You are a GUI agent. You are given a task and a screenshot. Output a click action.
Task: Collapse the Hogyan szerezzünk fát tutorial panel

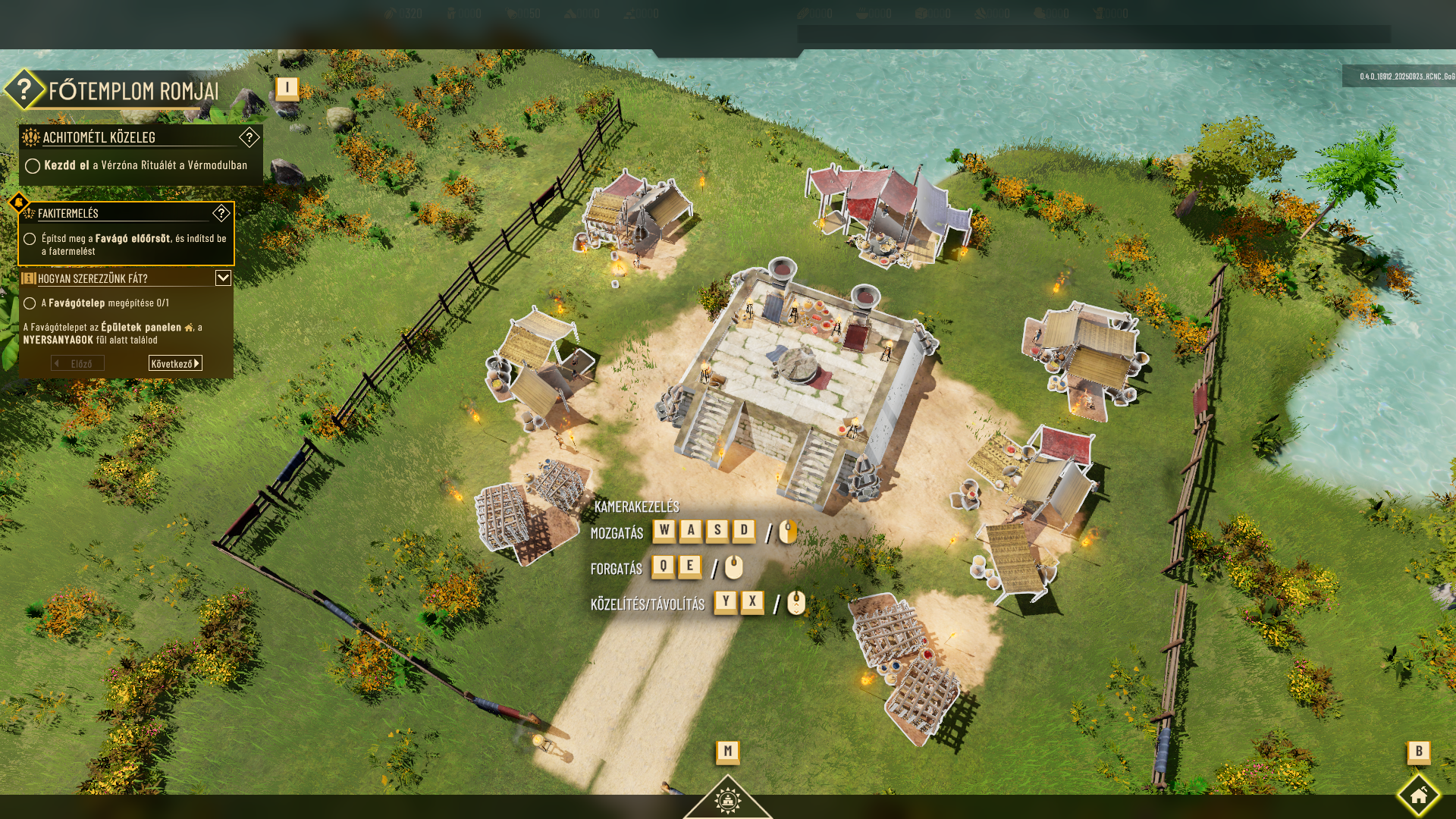point(223,278)
